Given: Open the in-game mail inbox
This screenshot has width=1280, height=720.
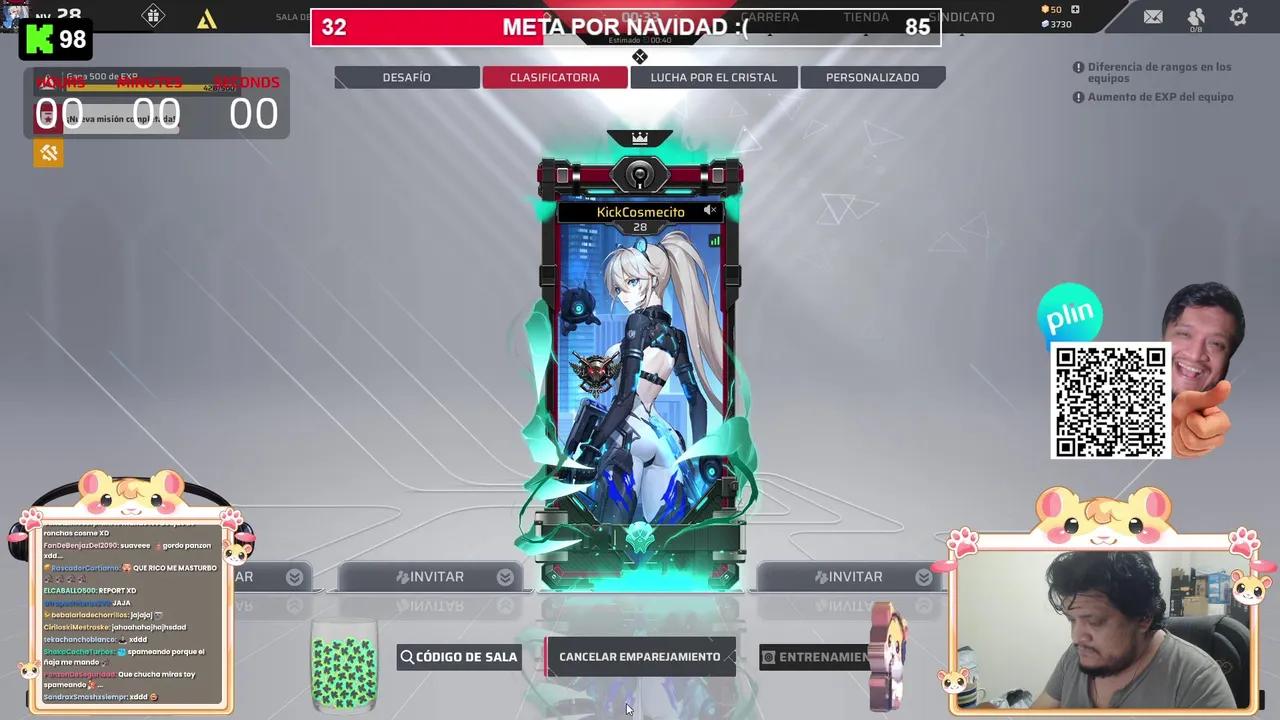Looking at the screenshot, I should pyautogui.click(x=1152, y=17).
